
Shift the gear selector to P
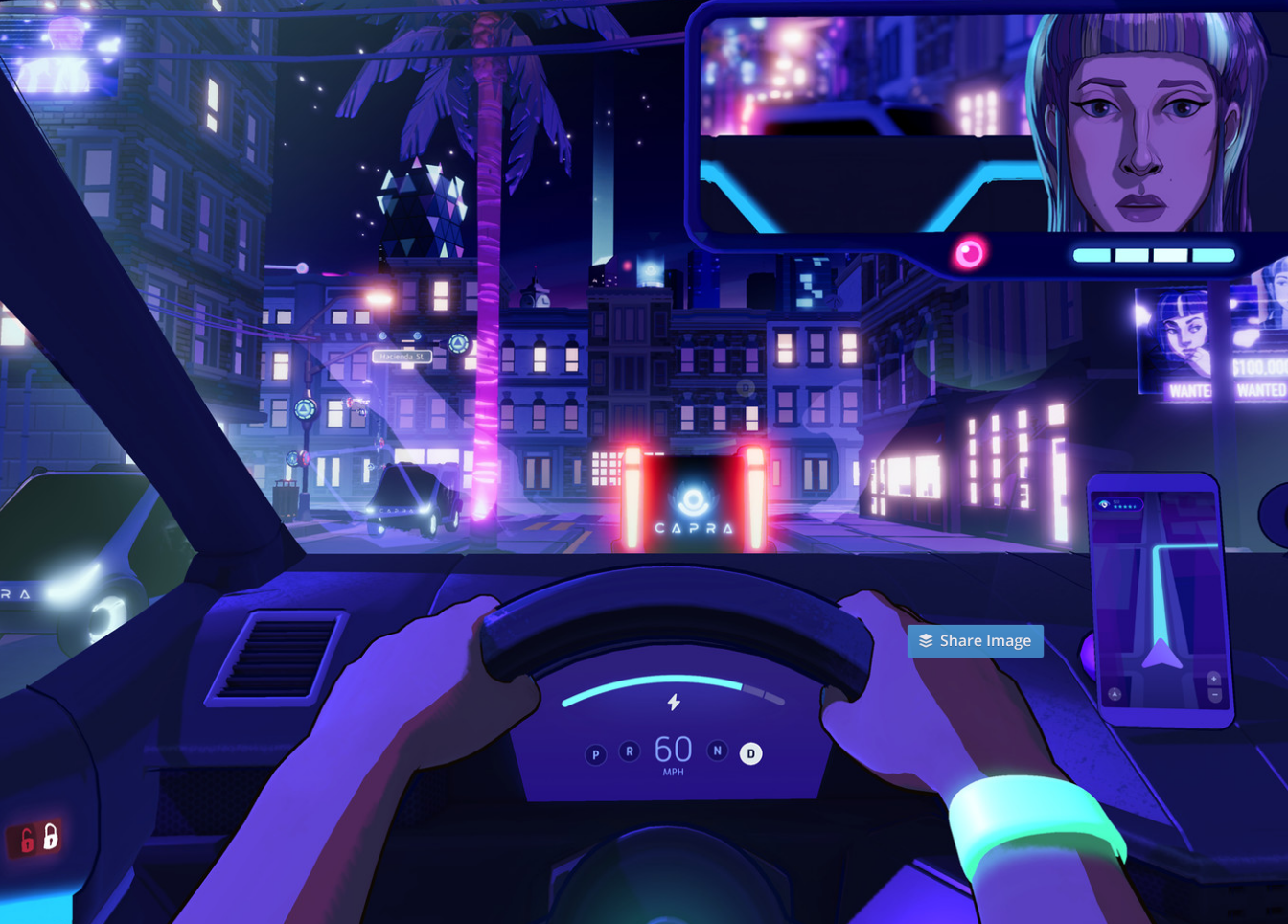point(596,755)
